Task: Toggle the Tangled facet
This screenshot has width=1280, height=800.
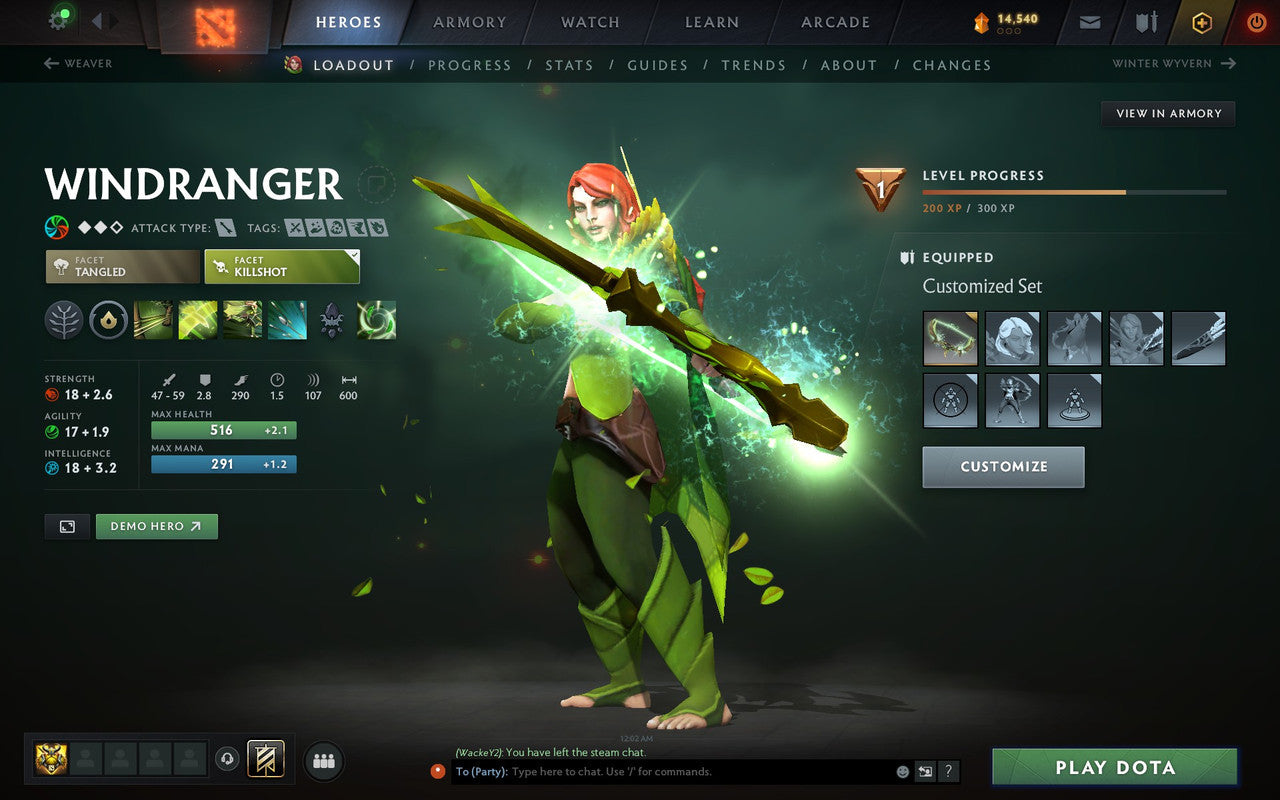Action: pos(120,266)
